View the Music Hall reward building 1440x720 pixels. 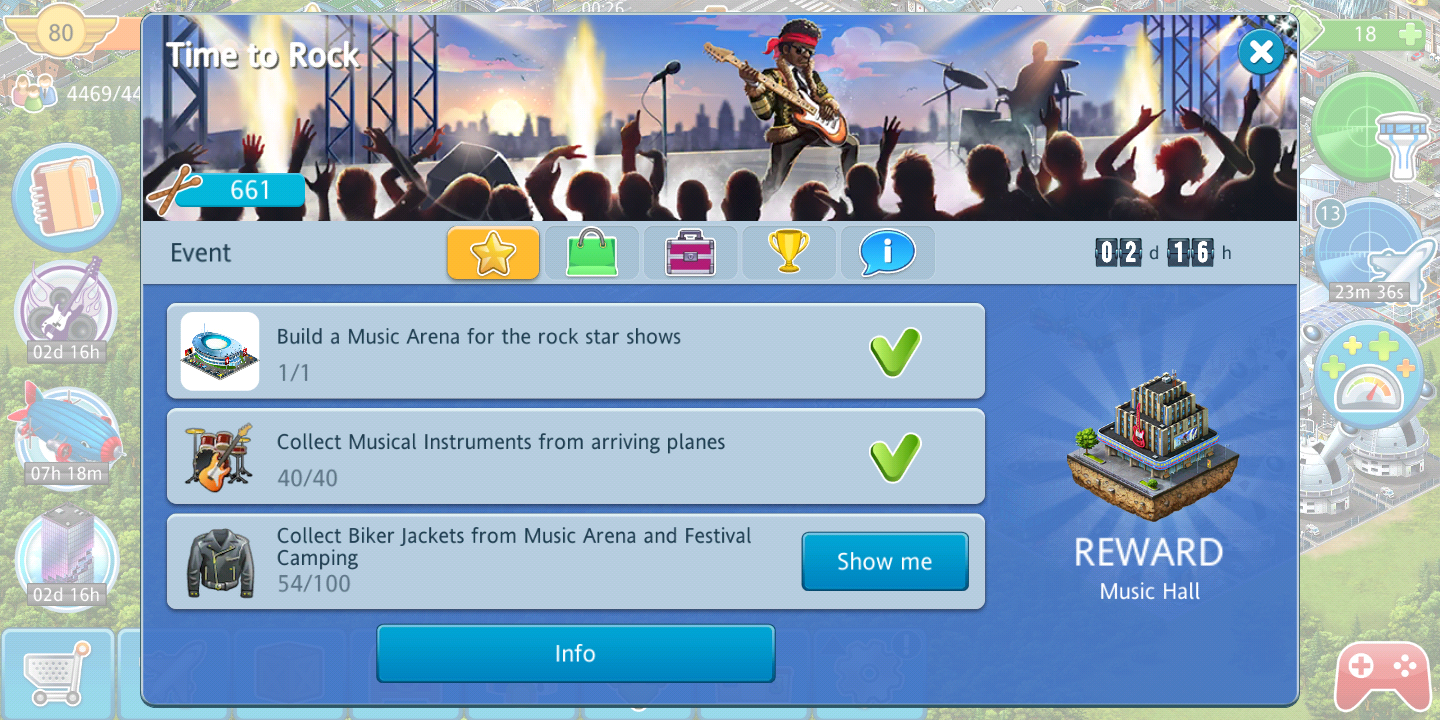tap(1151, 448)
